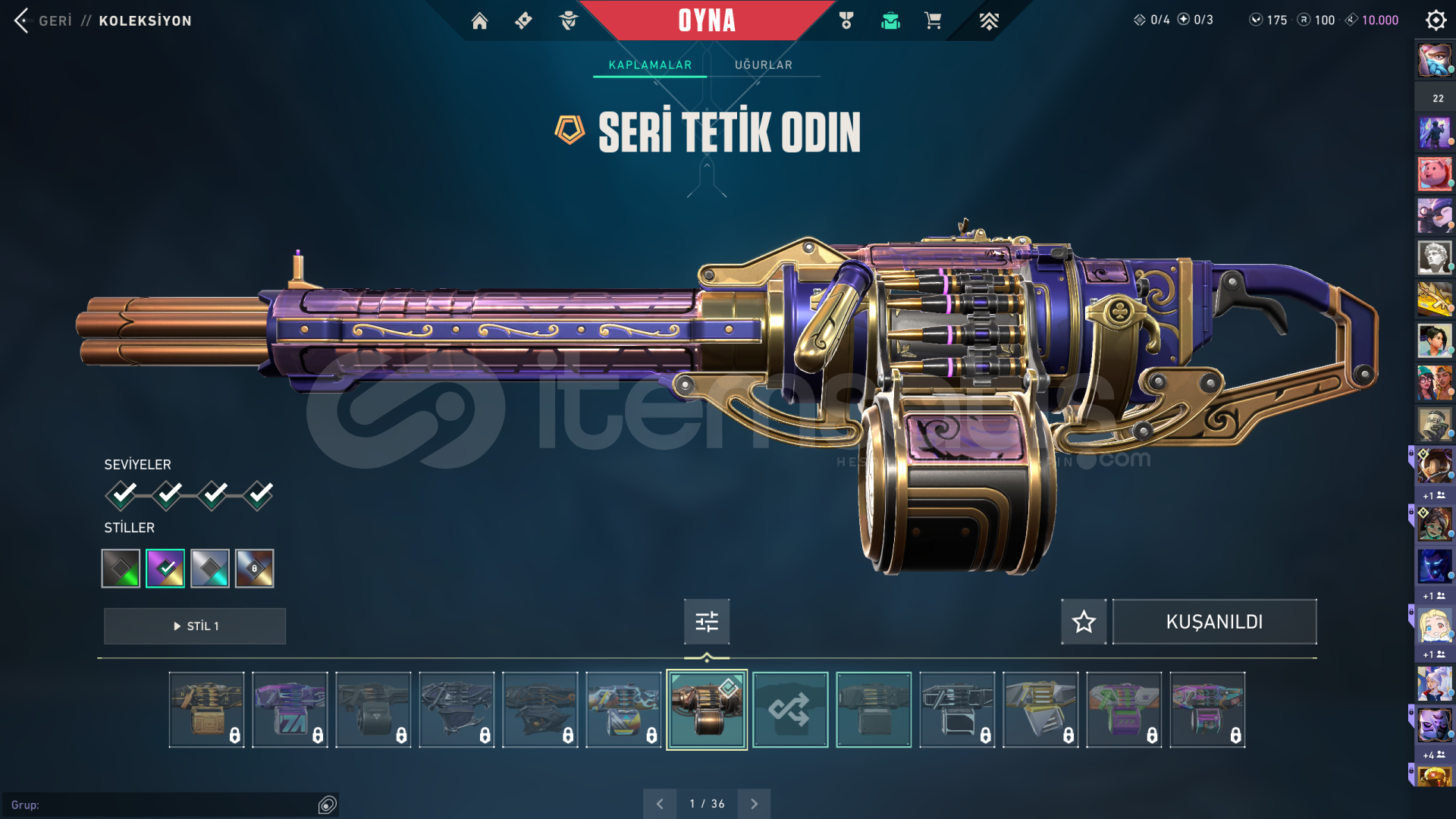The image size is (1456, 819).
Task: Open the filter sliders button
Action: tap(706, 622)
